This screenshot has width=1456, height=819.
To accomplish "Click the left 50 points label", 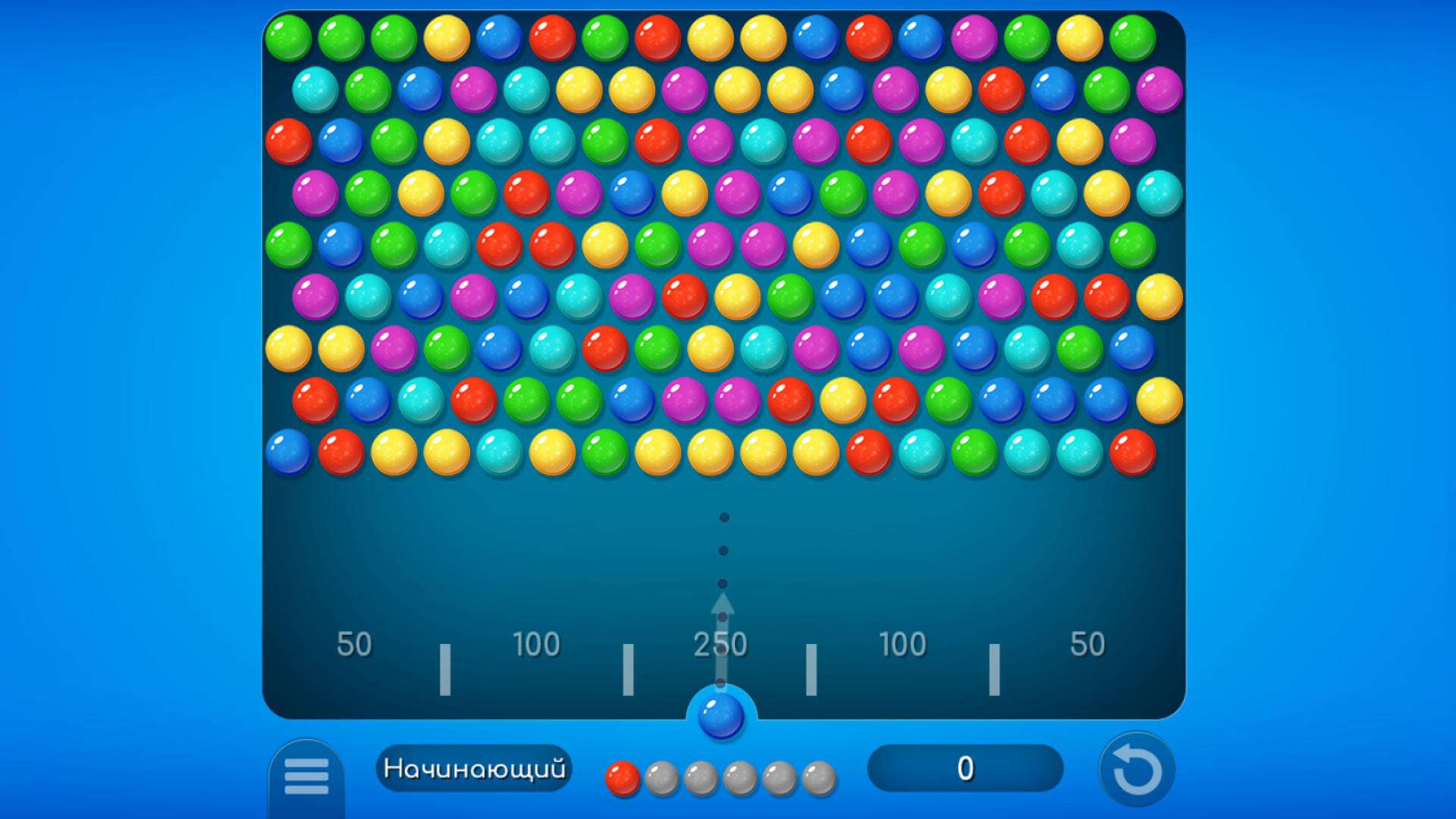I will 353,643.
